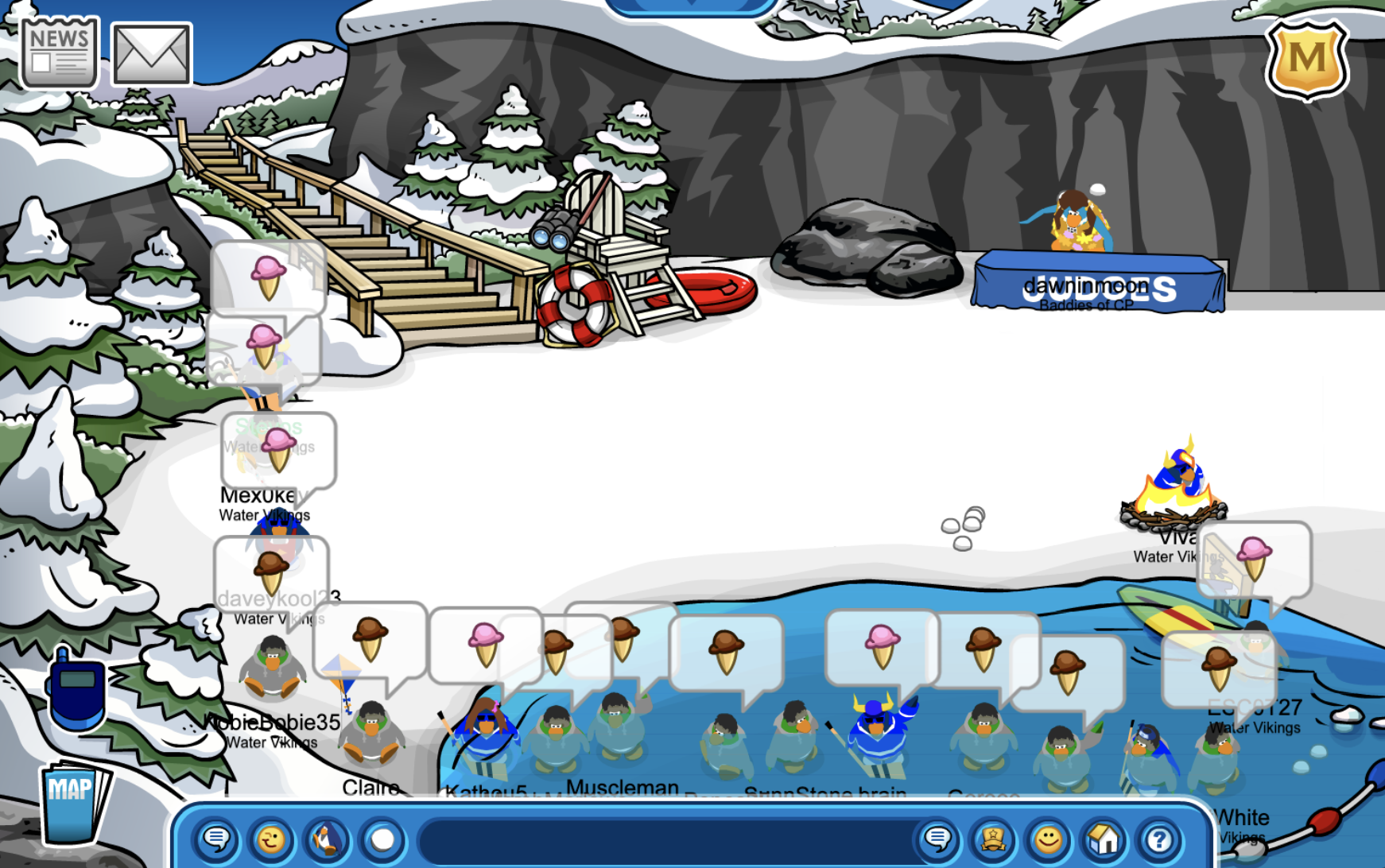Open the penguin actions menu

pos(327,839)
